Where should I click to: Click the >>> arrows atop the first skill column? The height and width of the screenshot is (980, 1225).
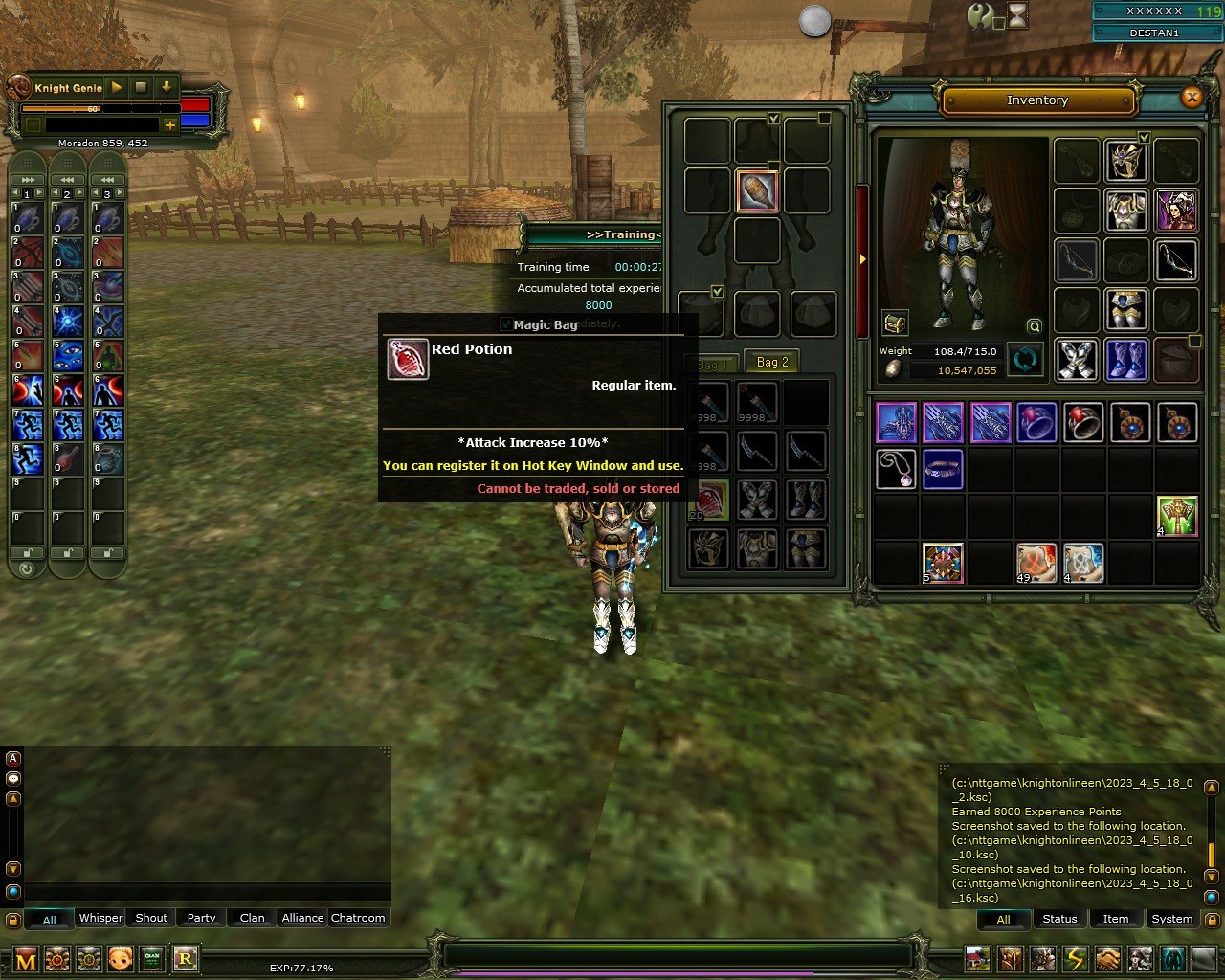(27, 178)
